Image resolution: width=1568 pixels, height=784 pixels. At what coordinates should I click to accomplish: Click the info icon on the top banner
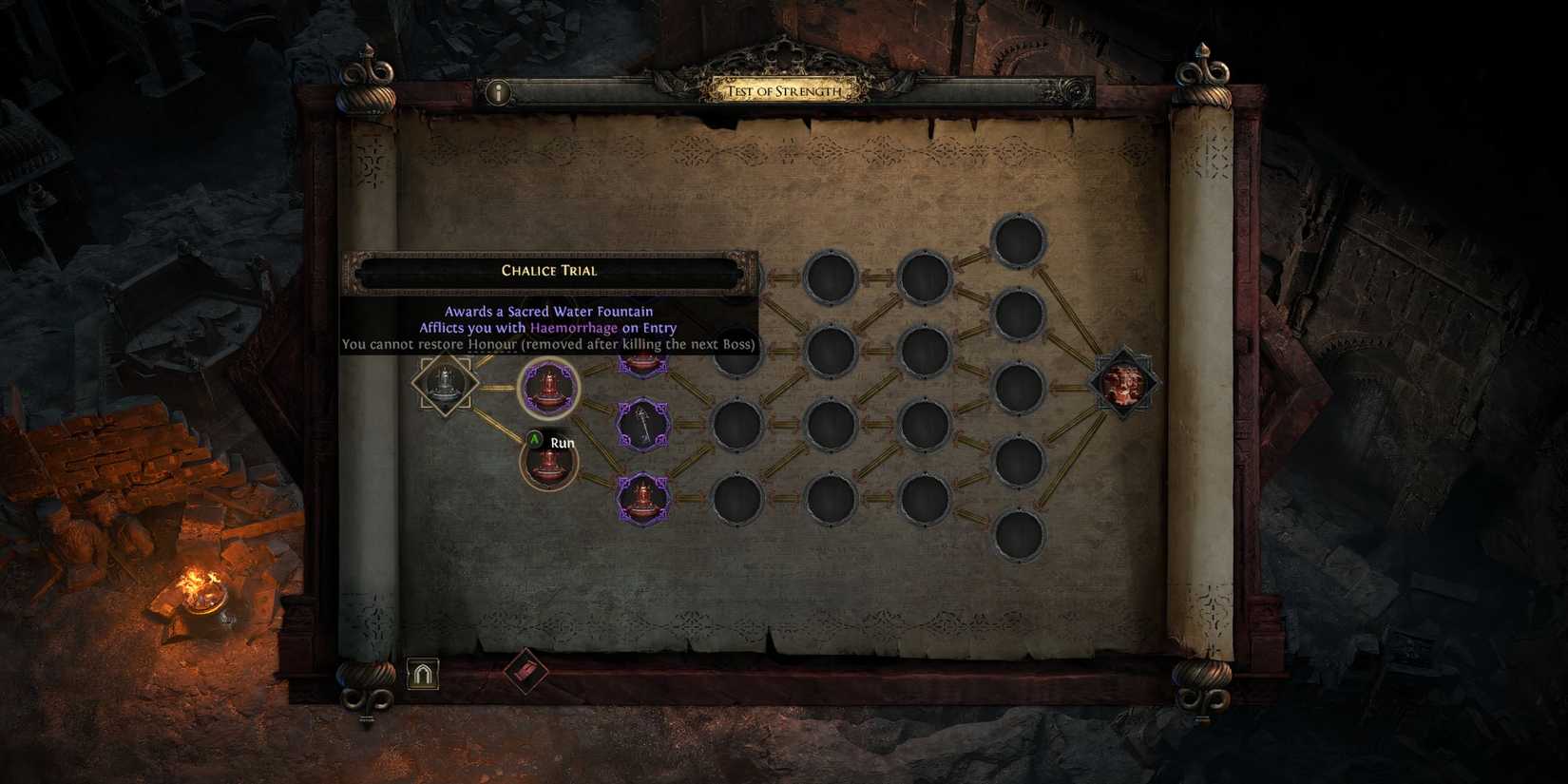pyautogui.click(x=497, y=94)
